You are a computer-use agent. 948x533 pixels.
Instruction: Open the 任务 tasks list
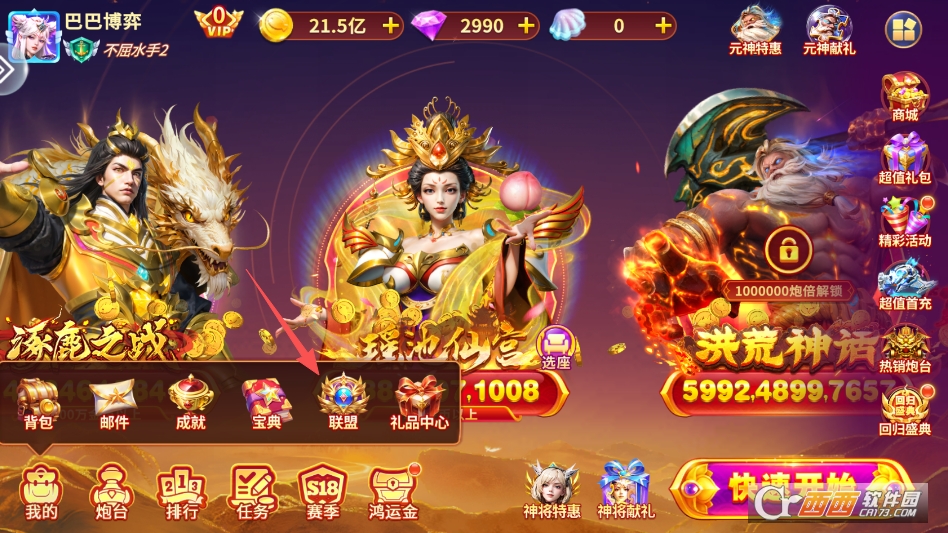pyautogui.click(x=253, y=492)
